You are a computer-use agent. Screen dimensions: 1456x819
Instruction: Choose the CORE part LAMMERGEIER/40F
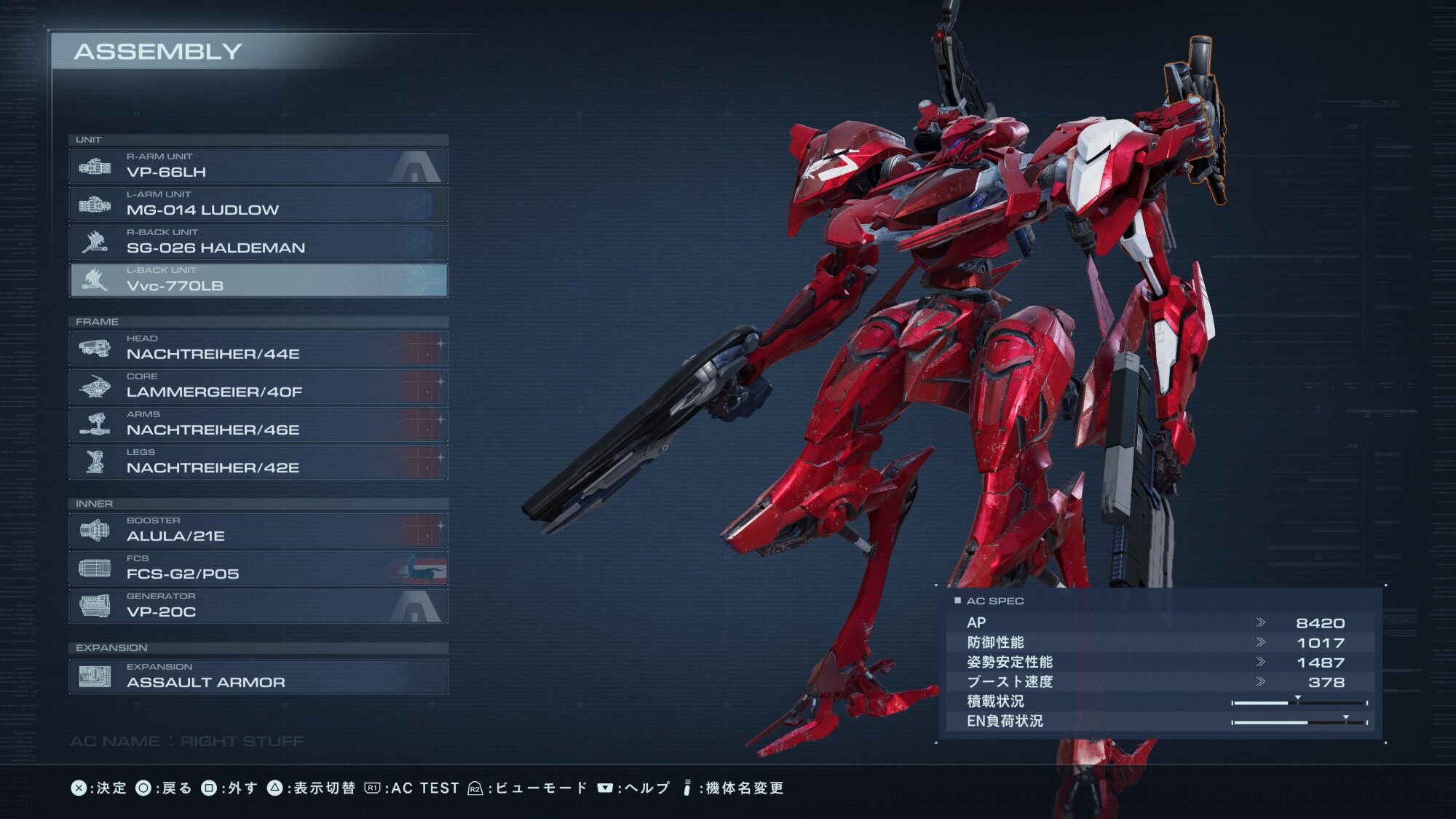pos(258,386)
